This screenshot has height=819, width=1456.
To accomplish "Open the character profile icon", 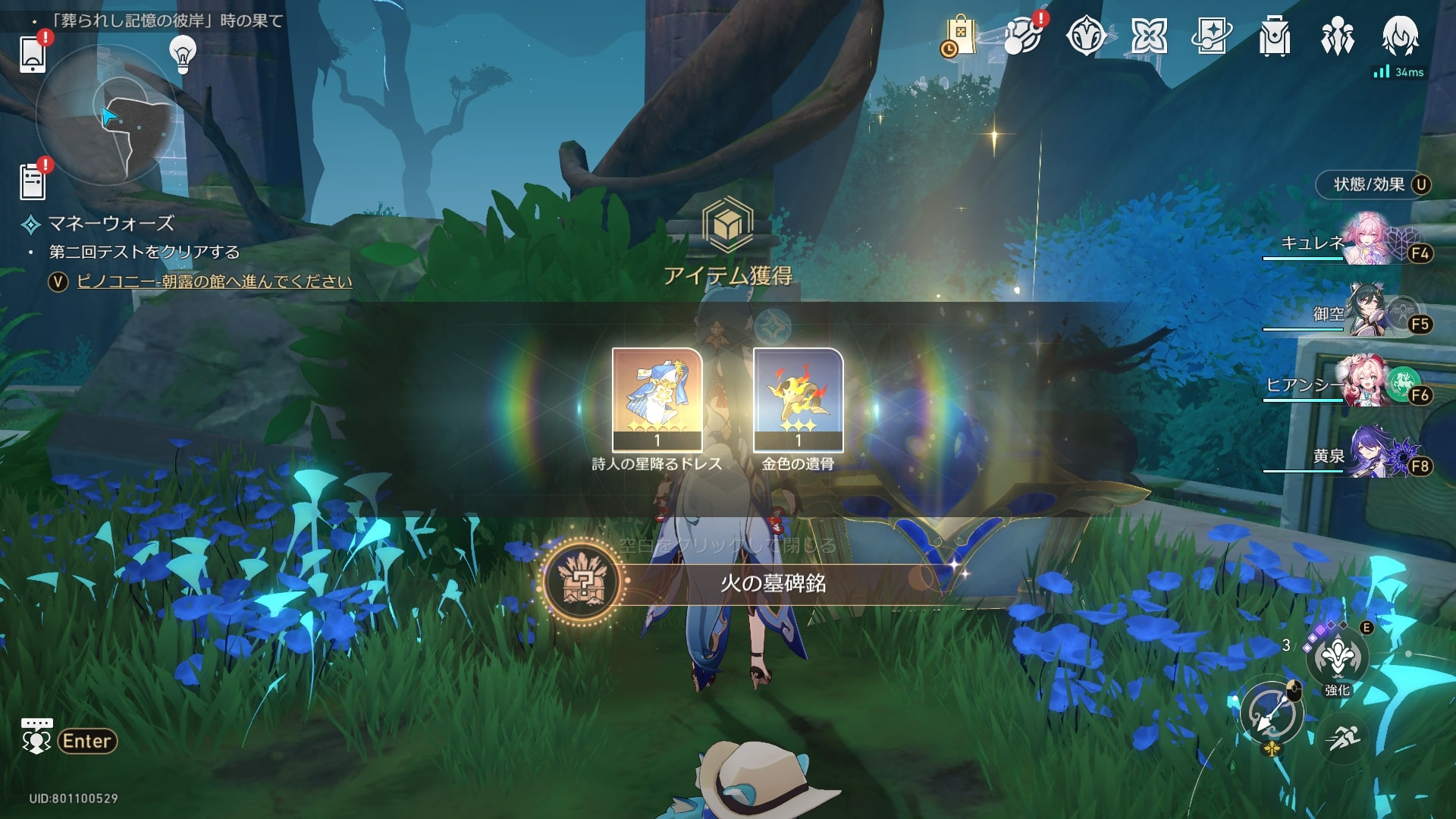I will (1400, 36).
